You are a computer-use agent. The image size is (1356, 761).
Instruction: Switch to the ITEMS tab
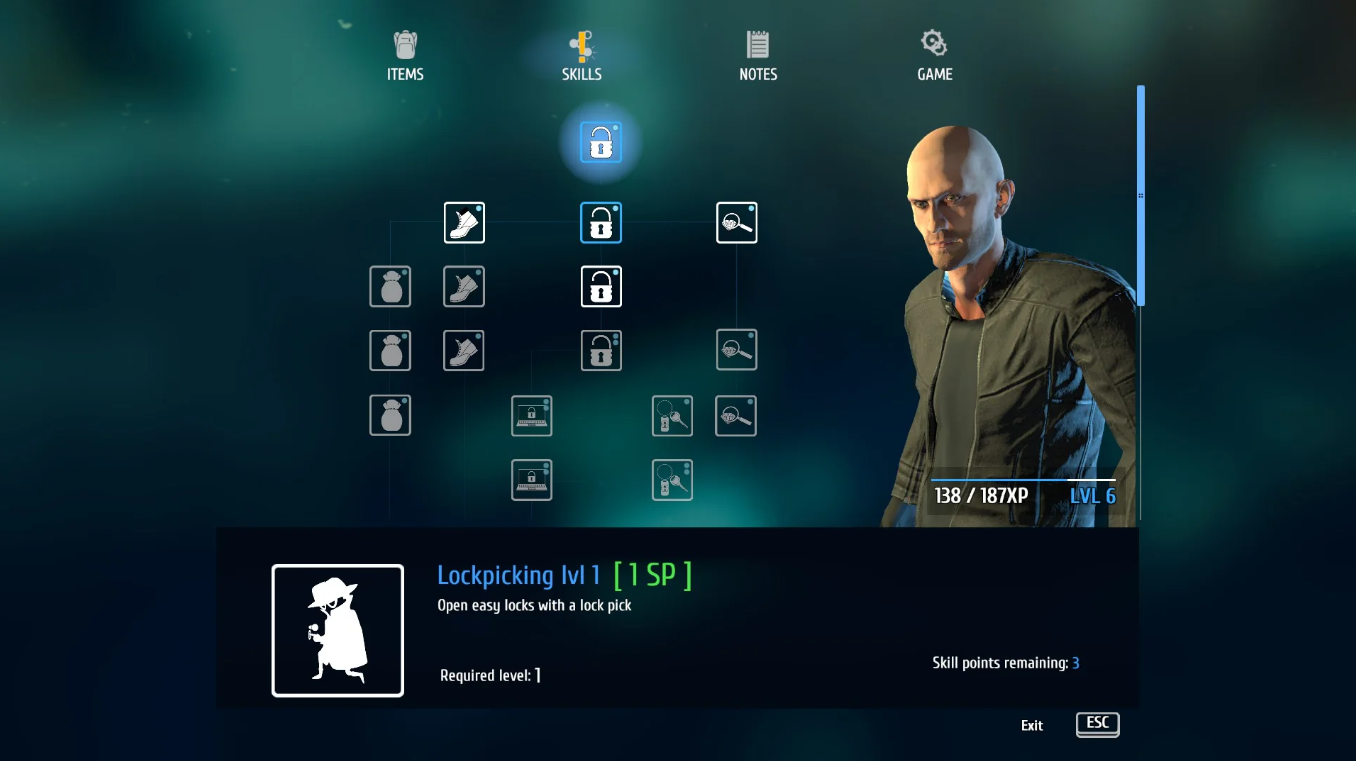tap(405, 55)
